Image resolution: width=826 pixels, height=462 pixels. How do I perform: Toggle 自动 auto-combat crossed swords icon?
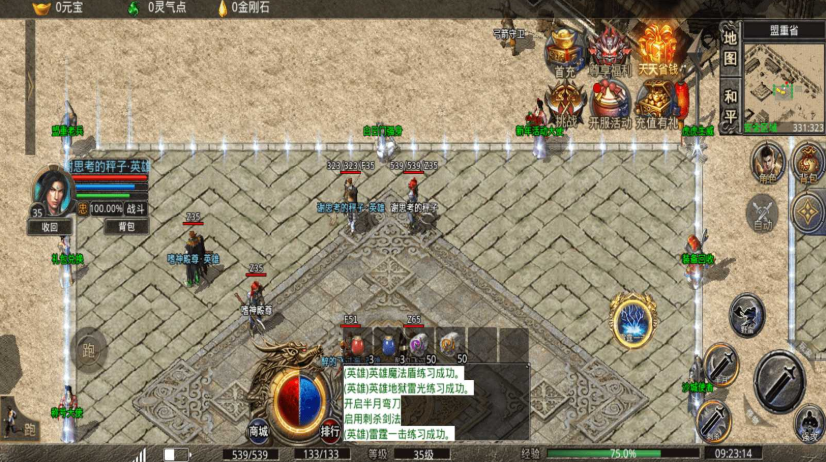point(763,211)
